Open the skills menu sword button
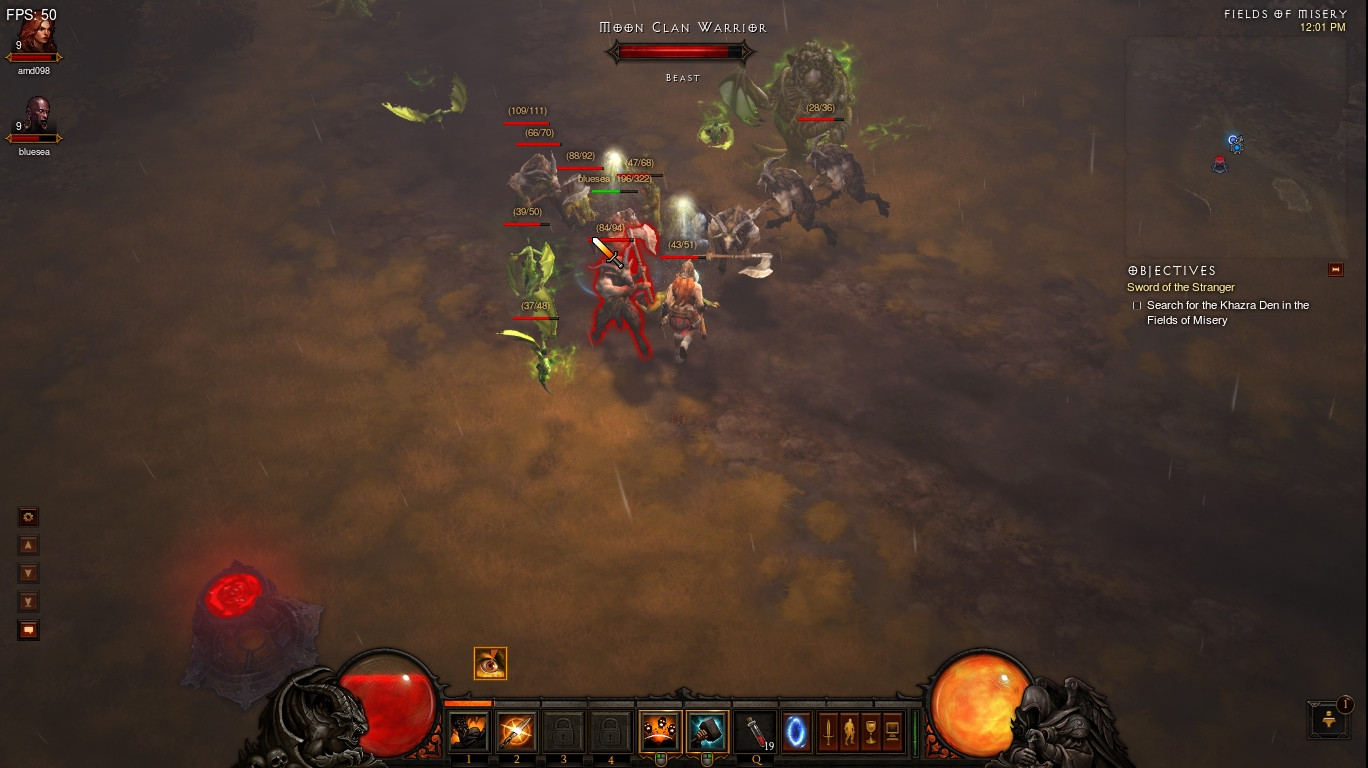The height and width of the screenshot is (768, 1368). [x=828, y=733]
